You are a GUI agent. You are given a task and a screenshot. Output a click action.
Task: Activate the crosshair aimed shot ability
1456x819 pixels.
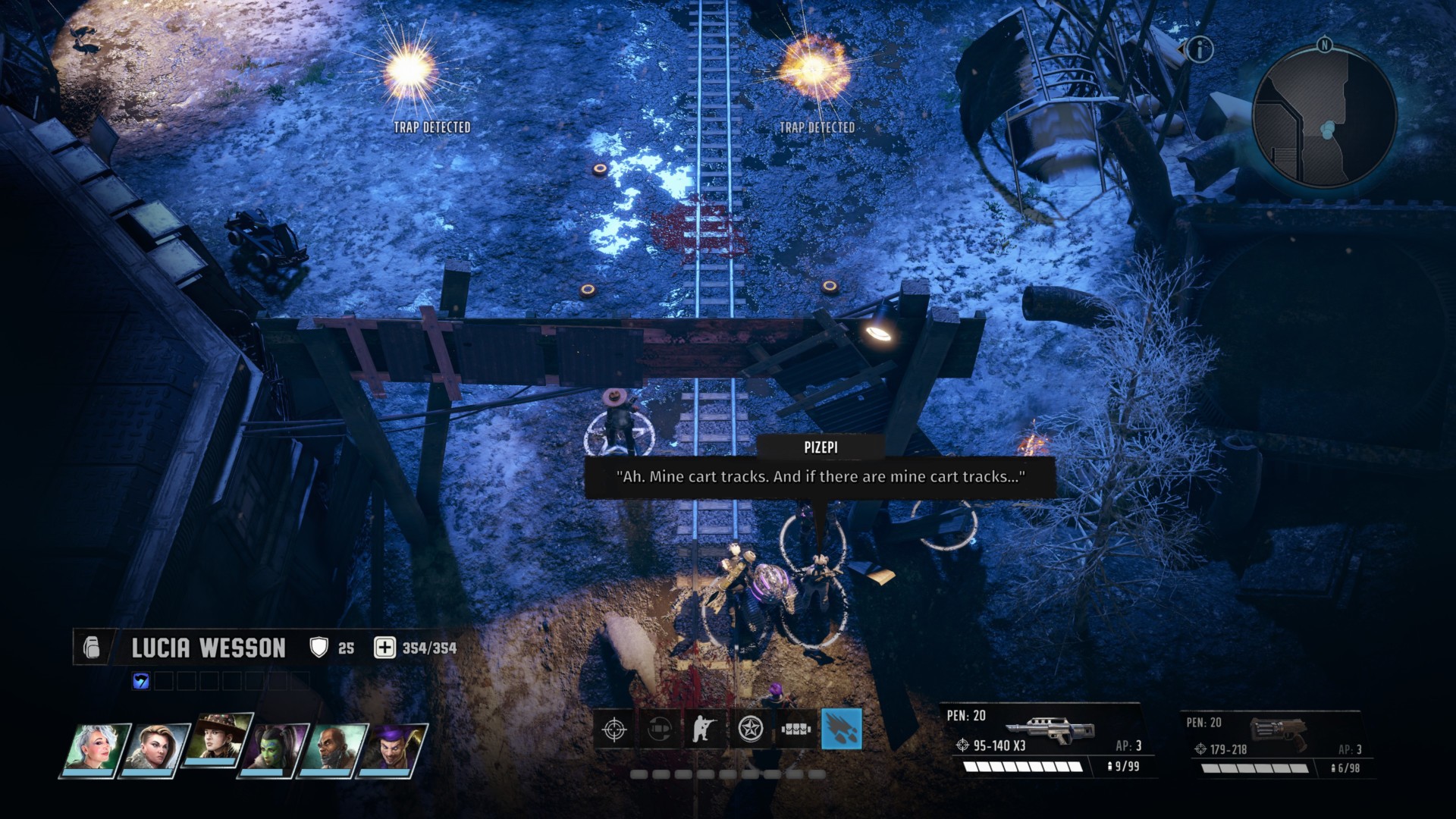tap(614, 730)
